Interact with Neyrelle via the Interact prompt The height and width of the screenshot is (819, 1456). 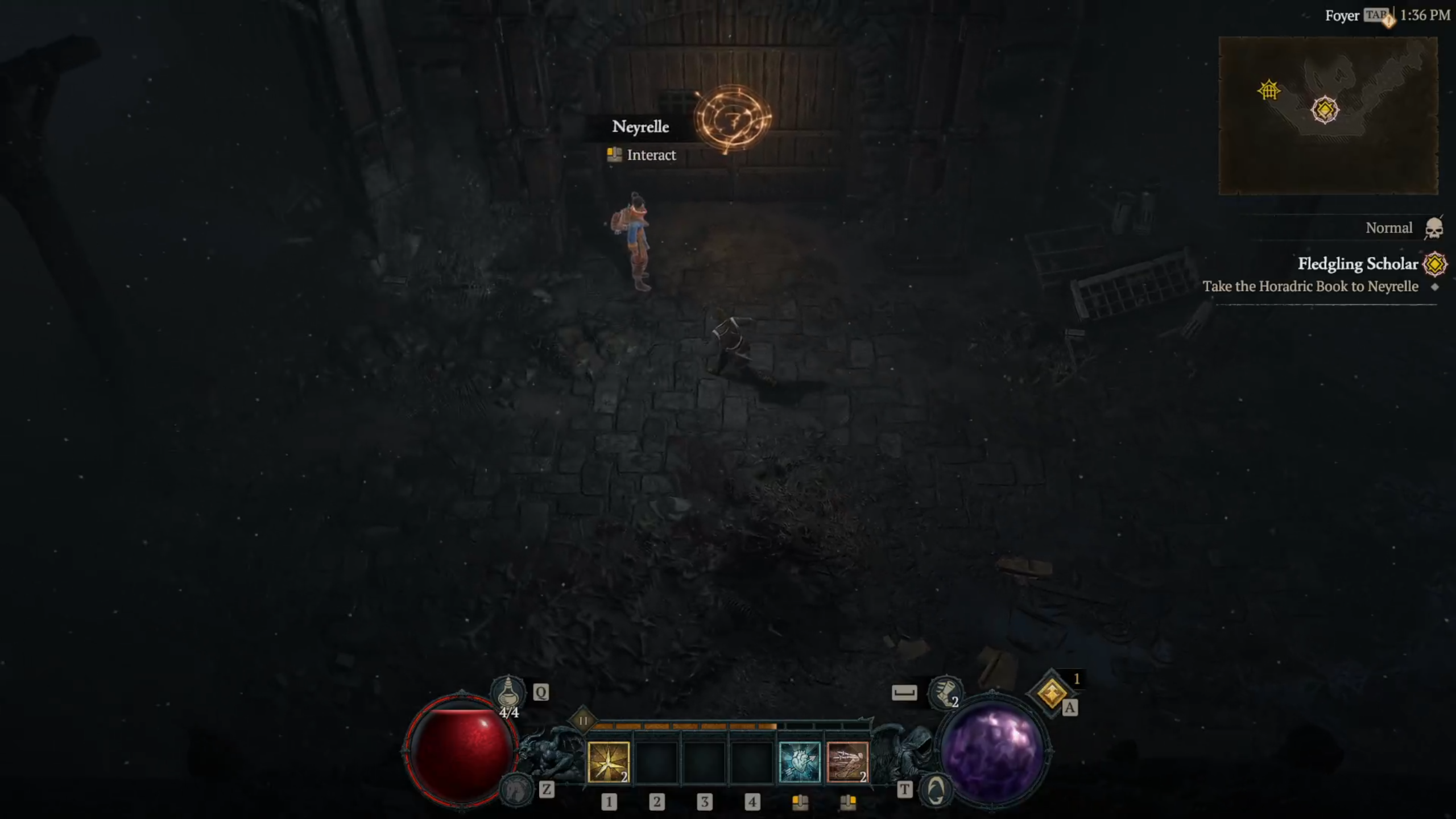(x=651, y=155)
